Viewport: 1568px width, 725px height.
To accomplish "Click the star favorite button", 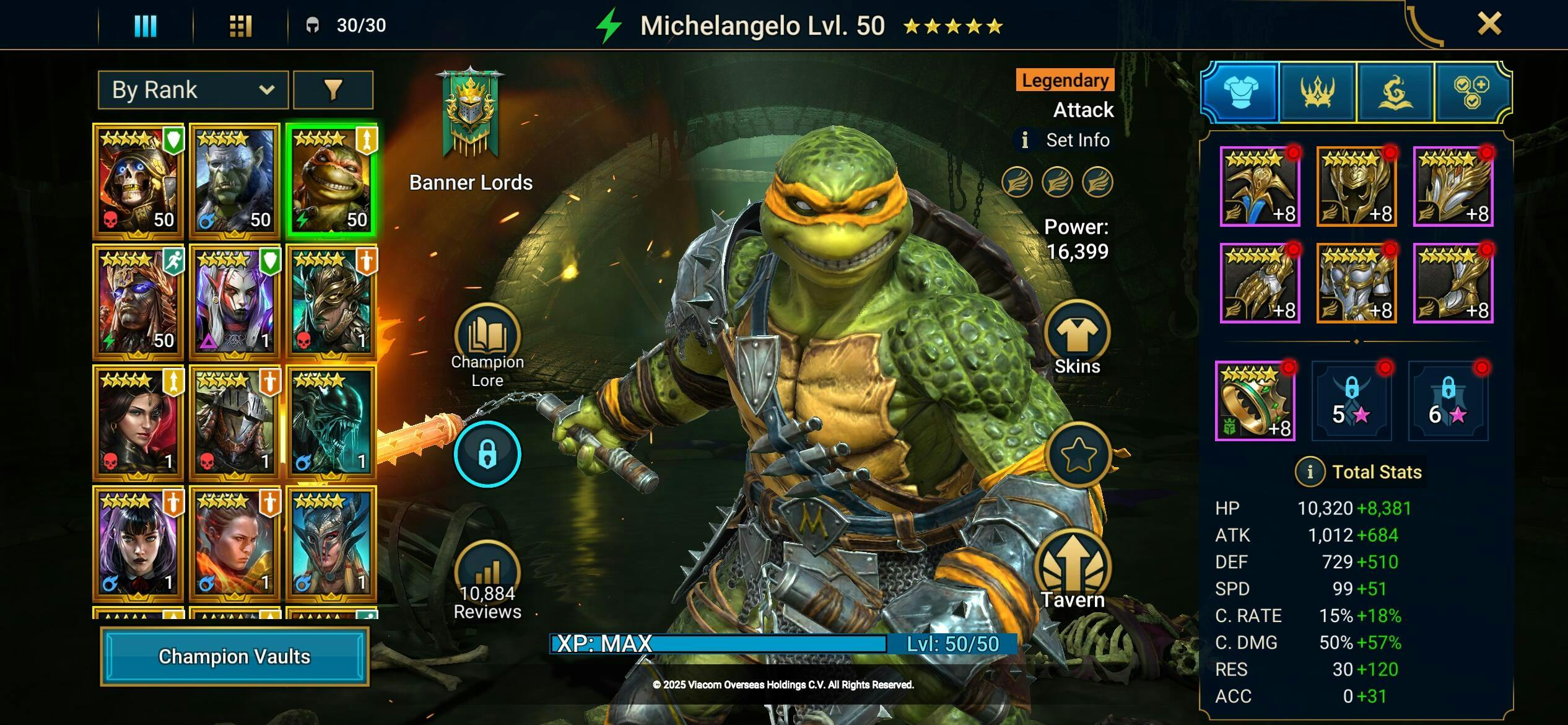I will (x=1078, y=454).
